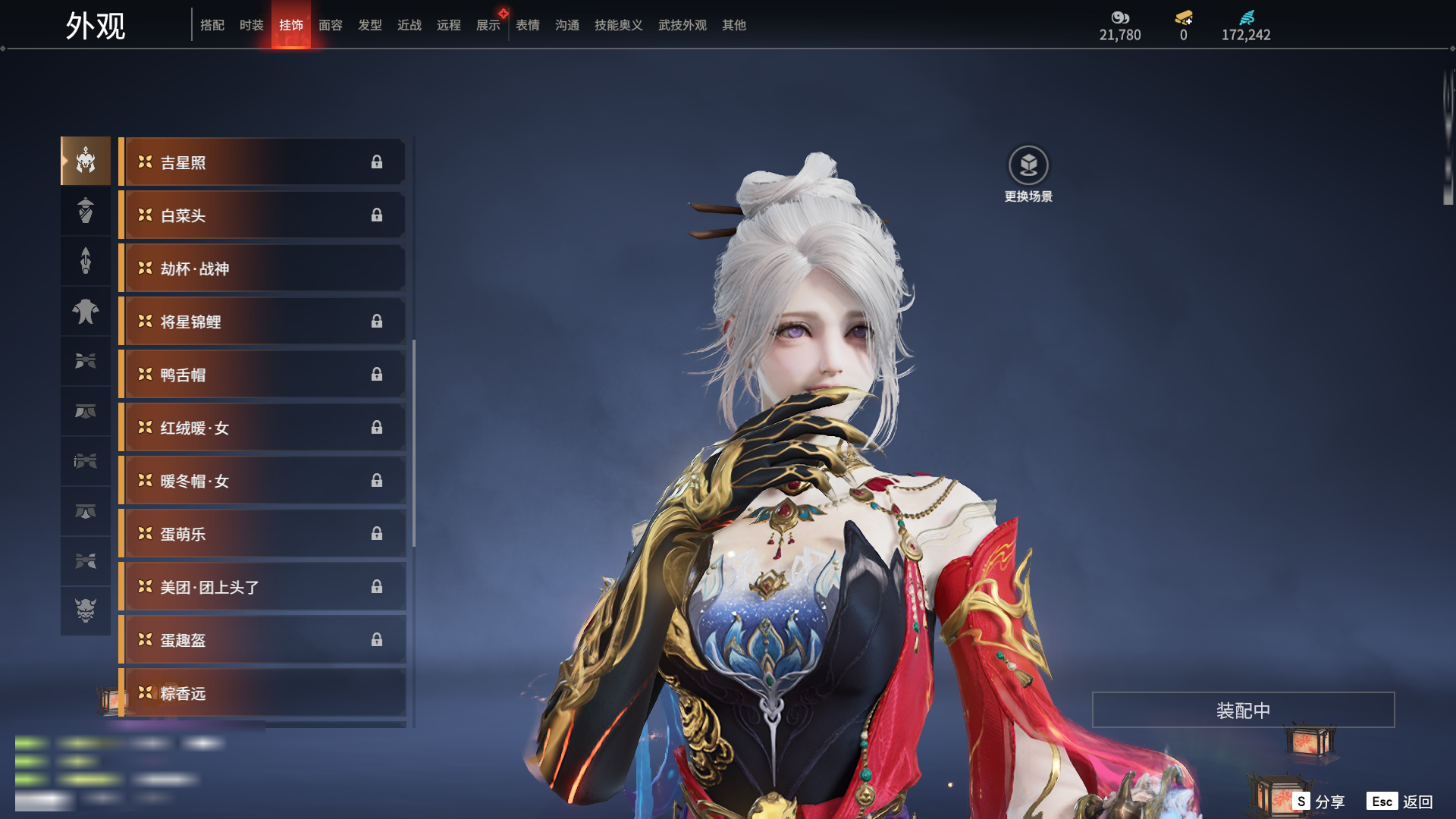Open the 技能奥义 tab
Image resolution: width=1456 pixels, height=819 pixels.
click(x=619, y=25)
